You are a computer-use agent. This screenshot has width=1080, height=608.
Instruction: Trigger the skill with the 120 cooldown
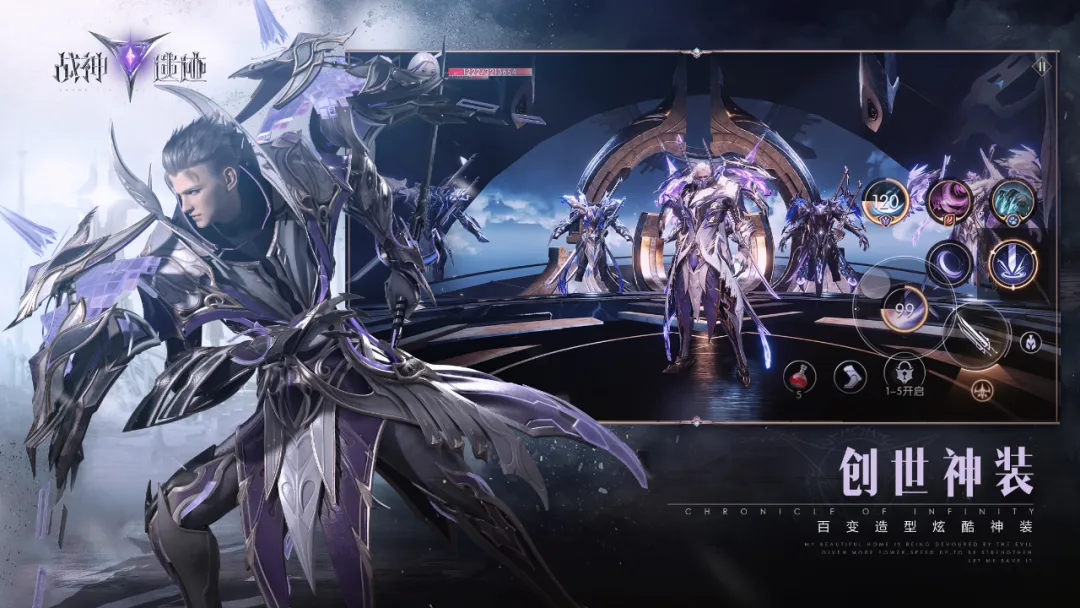coord(884,199)
